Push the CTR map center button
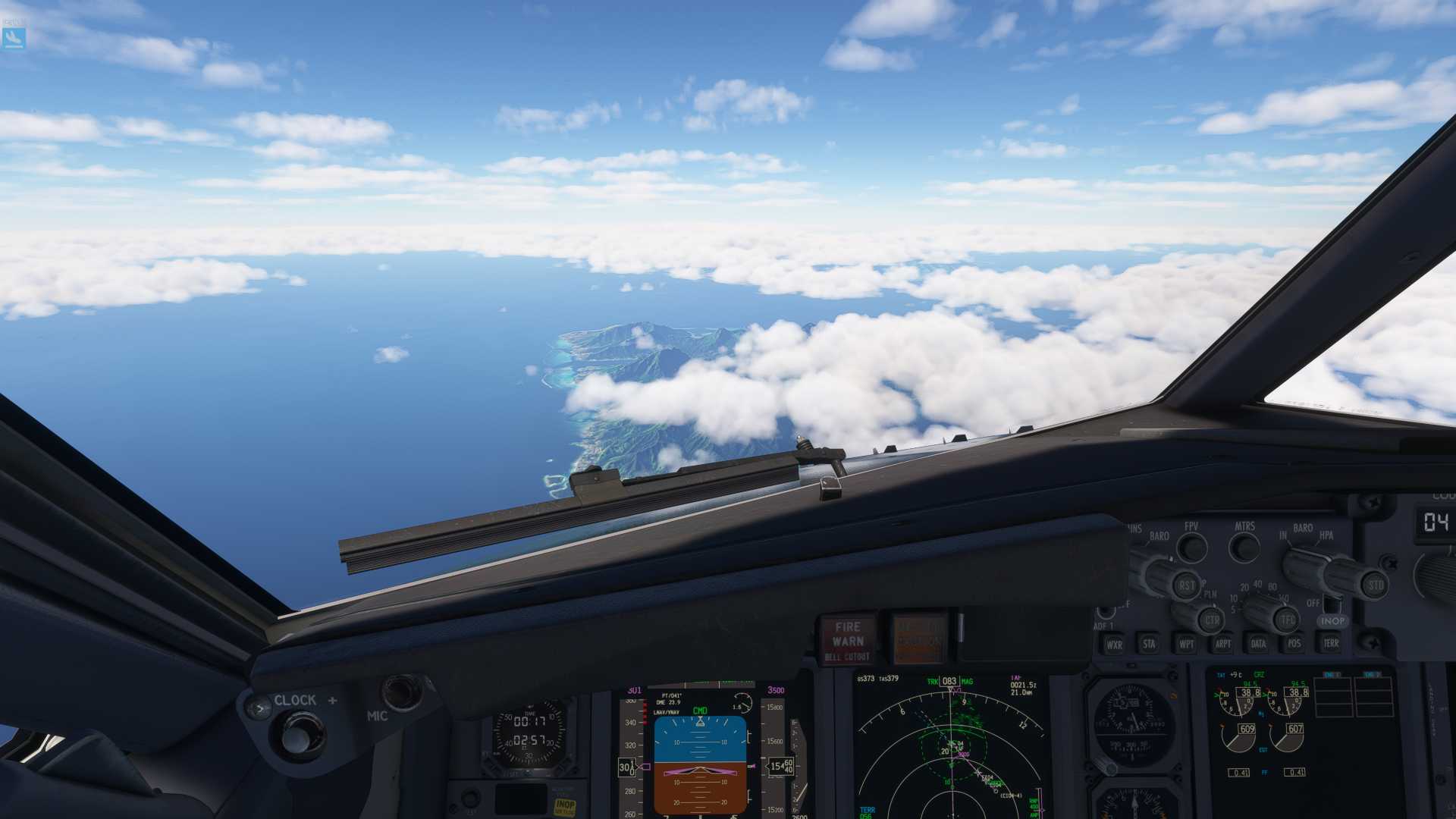 [1212, 620]
